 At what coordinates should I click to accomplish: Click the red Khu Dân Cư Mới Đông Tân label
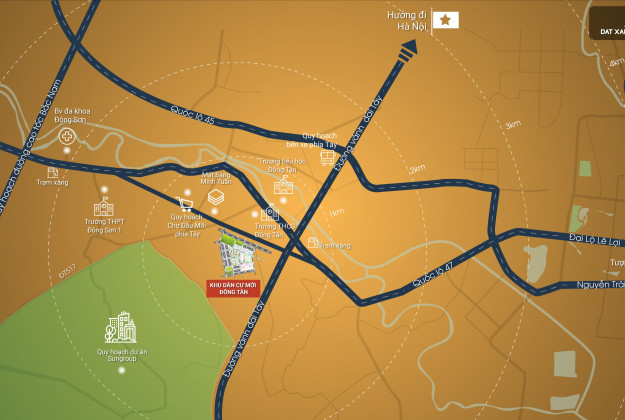click(x=230, y=288)
